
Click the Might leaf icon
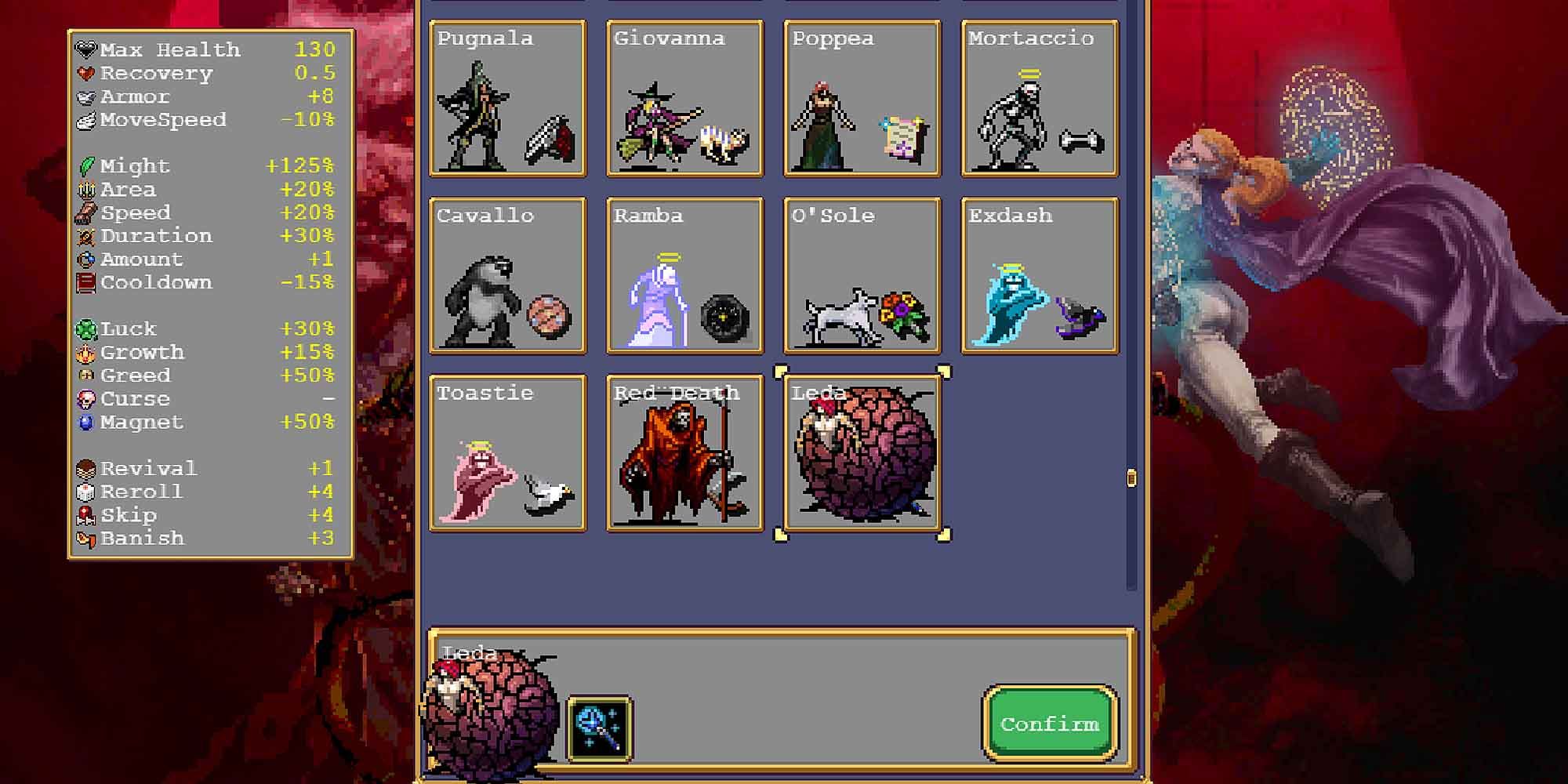[86, 165]
